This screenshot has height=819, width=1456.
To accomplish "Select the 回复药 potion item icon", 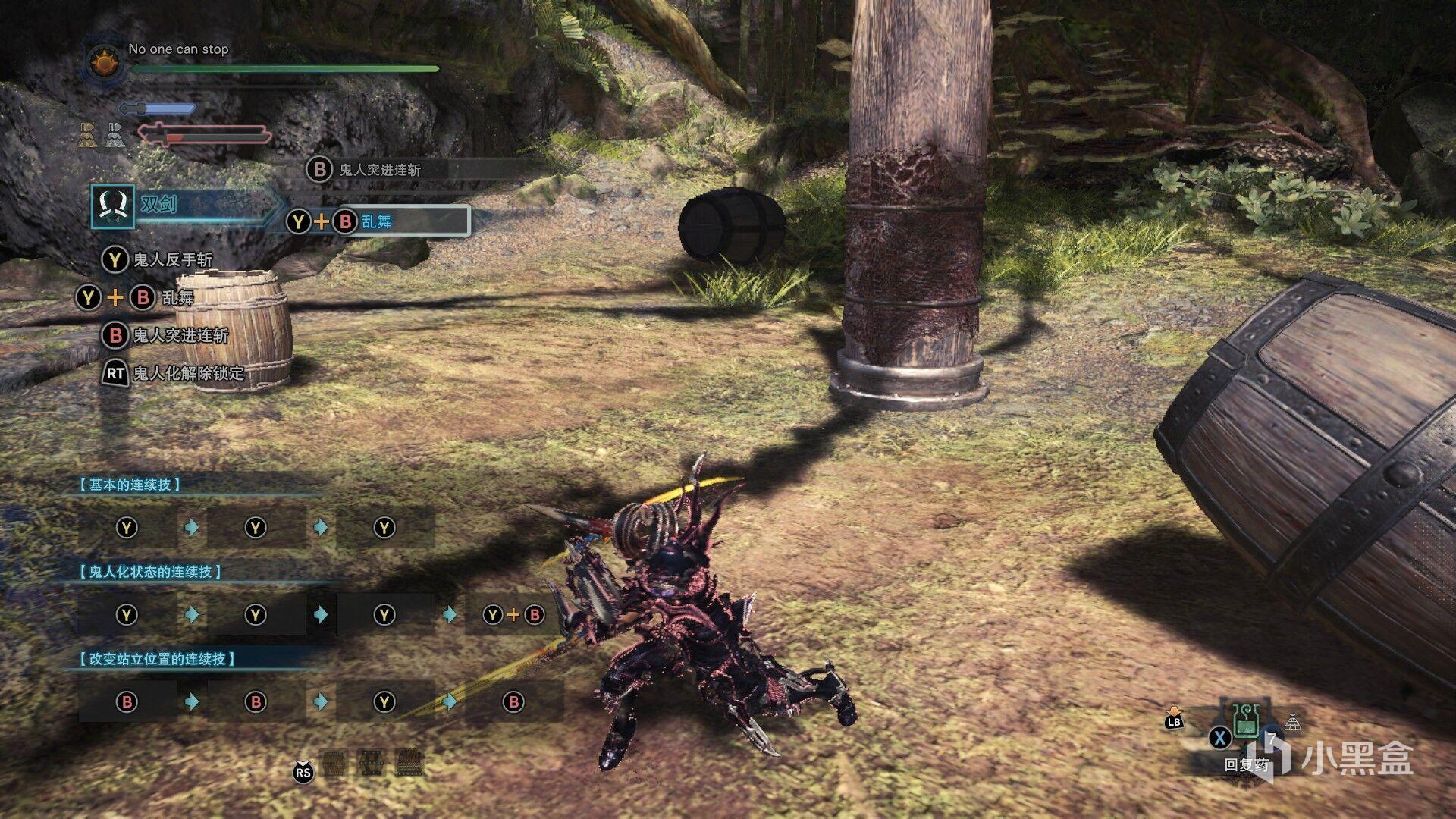I will point(1244,721).
